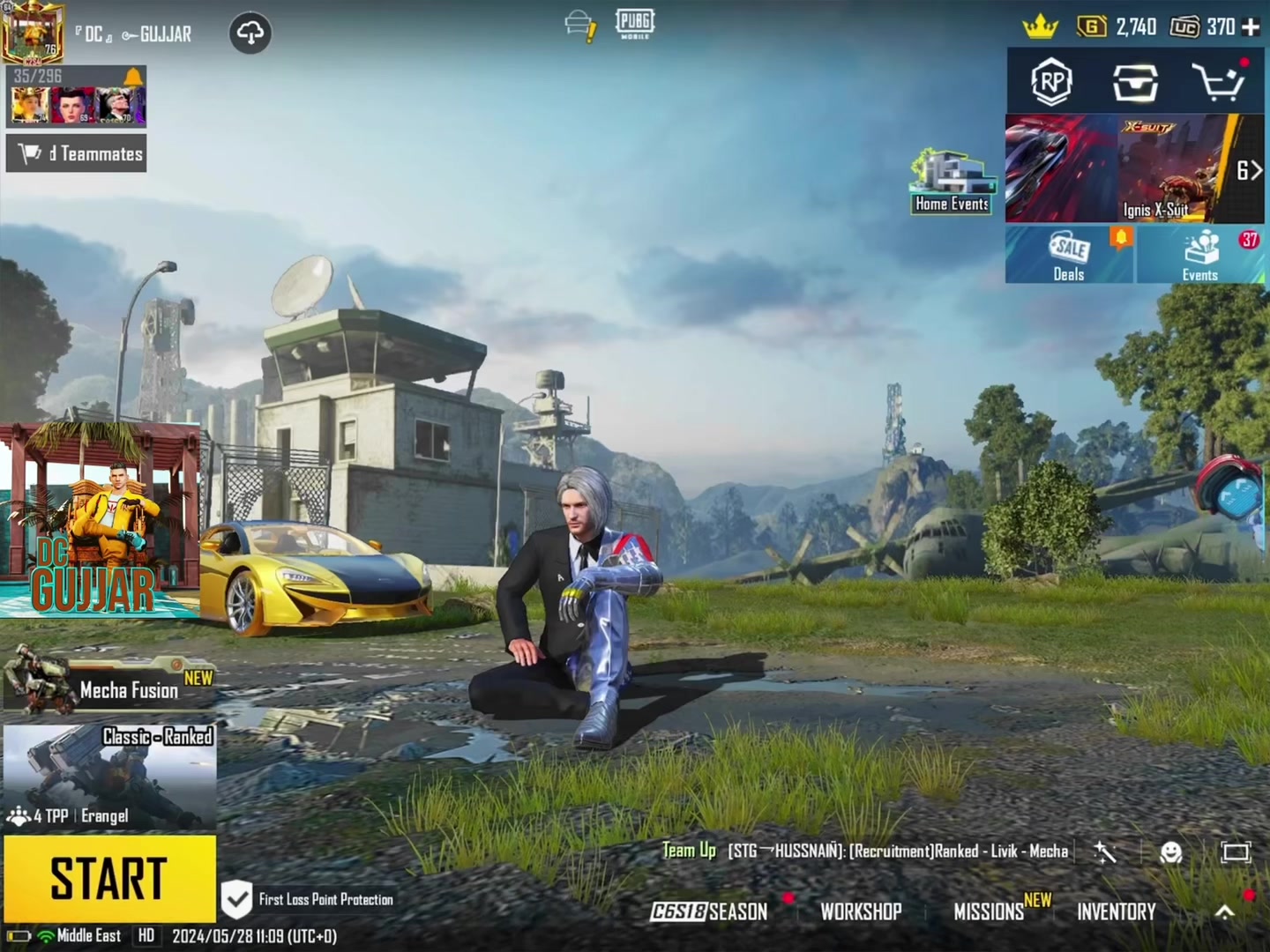Open Home Events
1270x952 pixels.
[952, 182]
